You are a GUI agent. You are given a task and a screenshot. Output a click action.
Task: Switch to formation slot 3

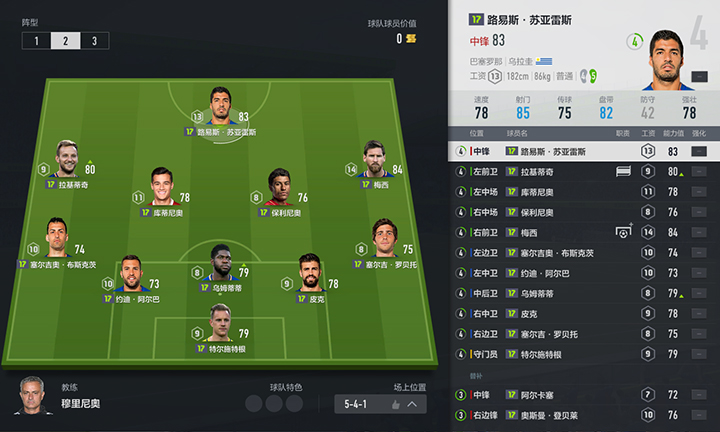[x=95, y=41]
